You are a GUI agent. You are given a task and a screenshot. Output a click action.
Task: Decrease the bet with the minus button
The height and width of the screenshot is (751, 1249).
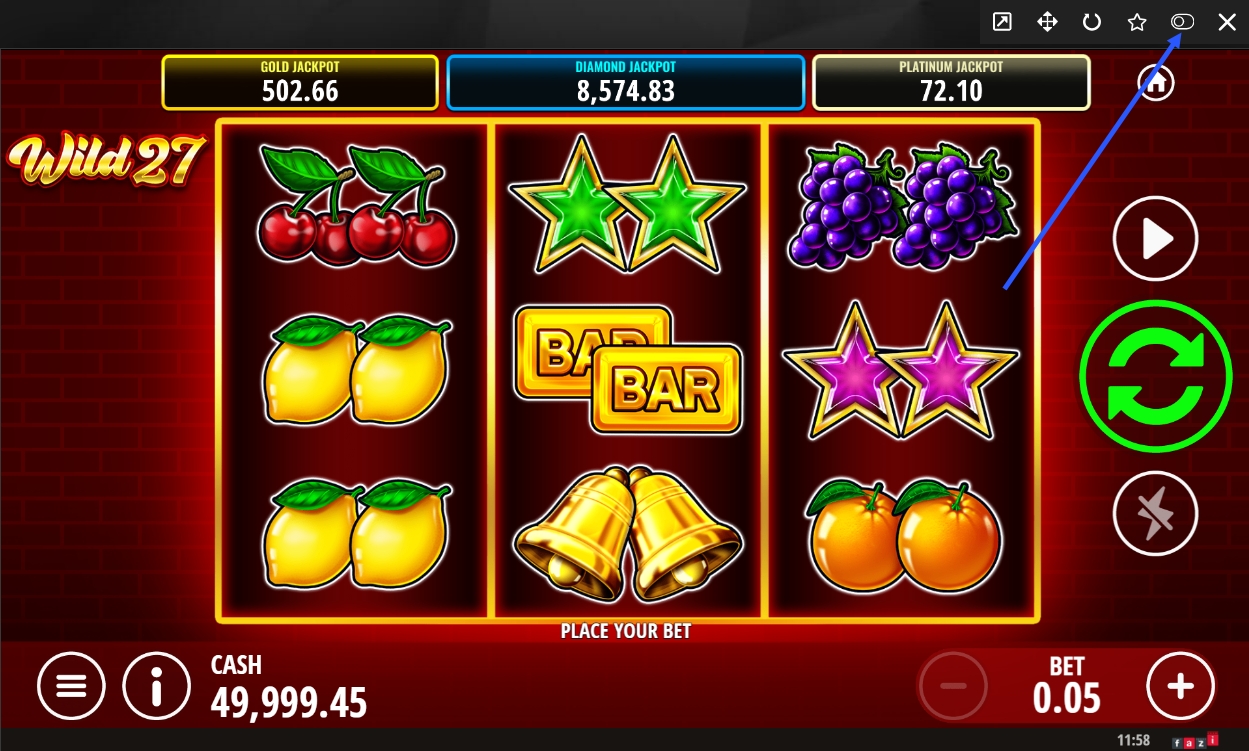(953, 686)
